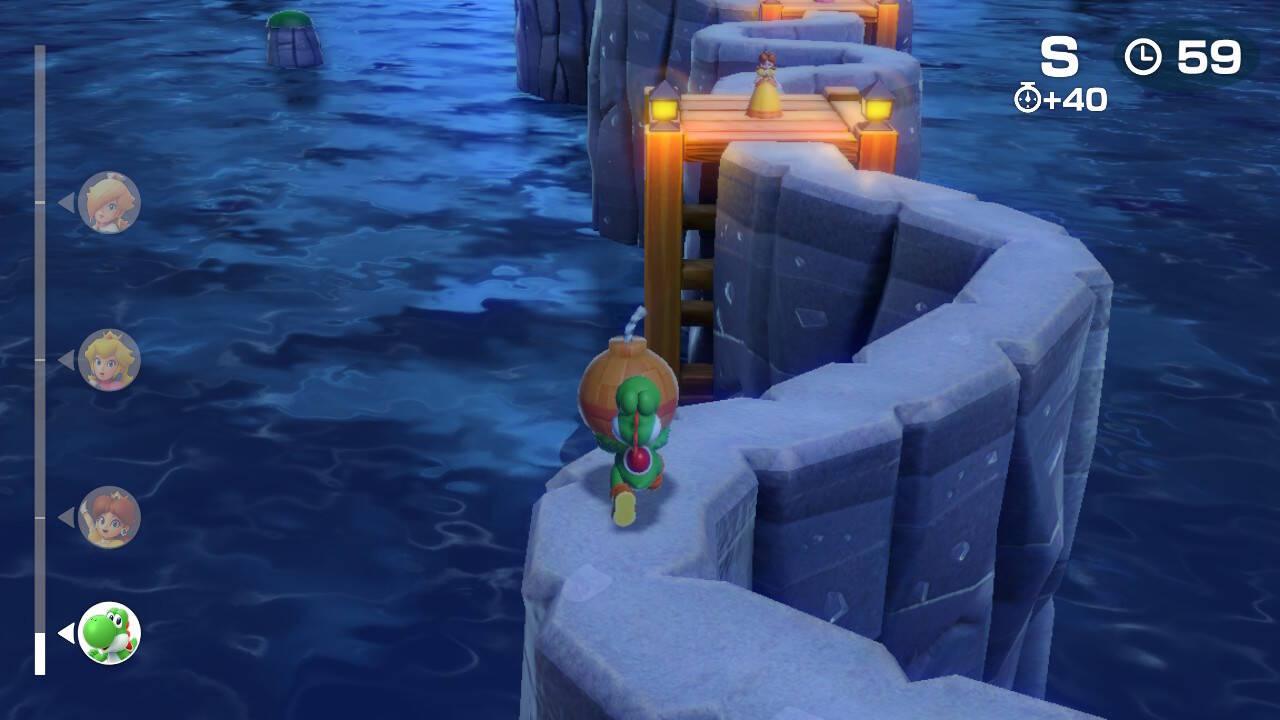This screenshot has width=1280, height=720.
Task: Select Rosalina's portrait on the progress track
Action: click(109, 202)
